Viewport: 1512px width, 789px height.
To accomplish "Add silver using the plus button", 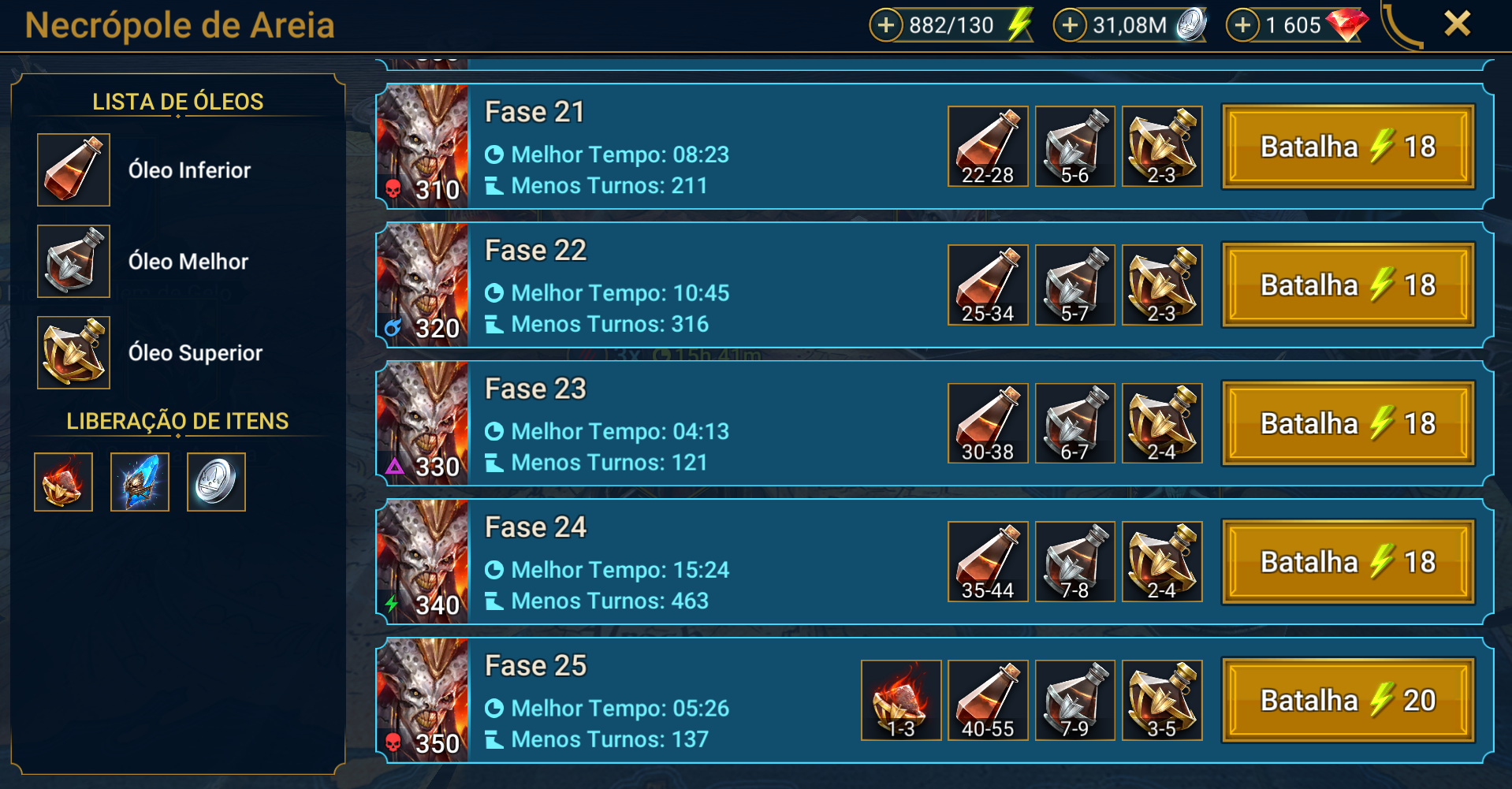I will point(1070,25).
